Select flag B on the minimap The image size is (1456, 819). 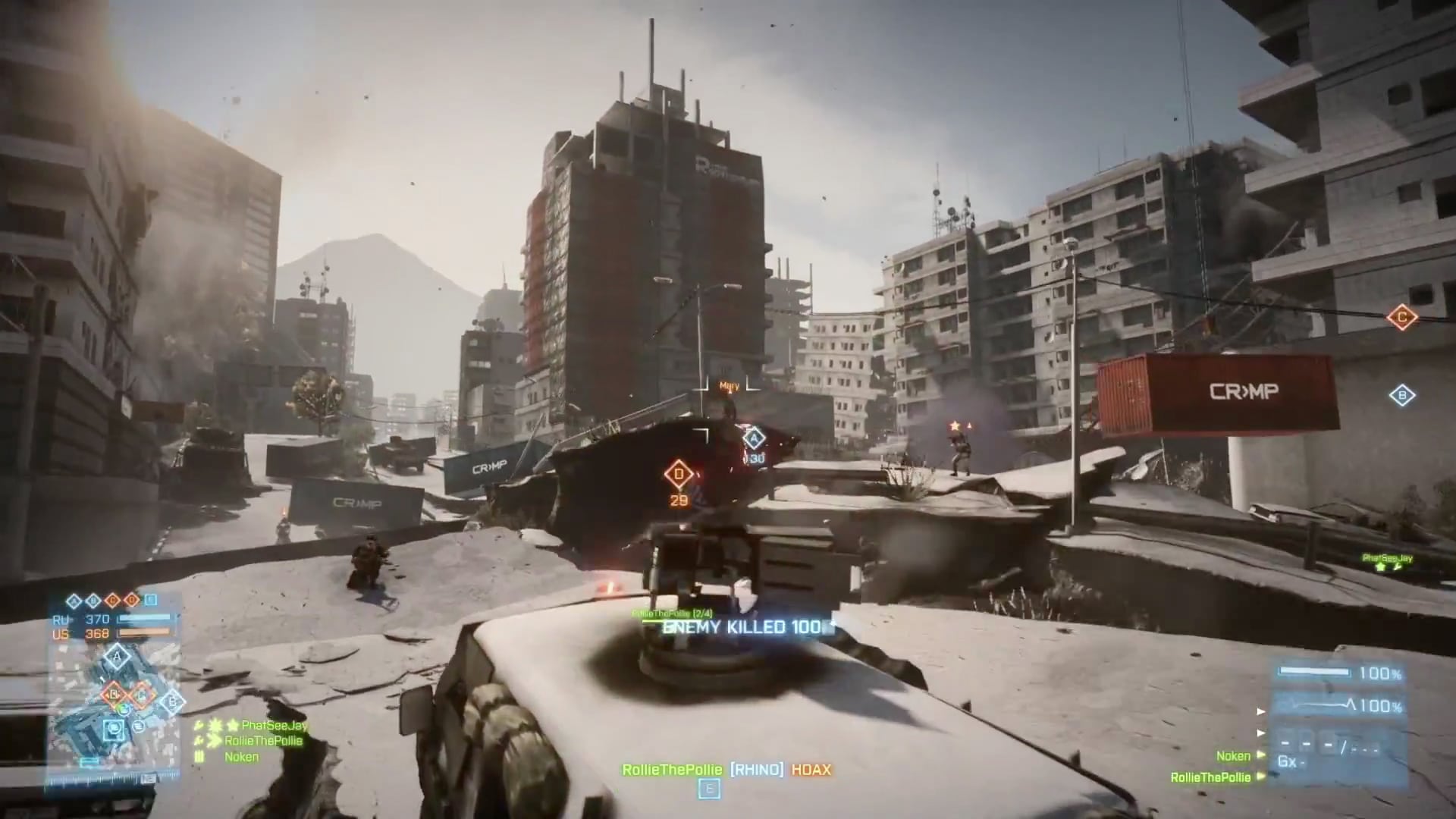[172, 701]
